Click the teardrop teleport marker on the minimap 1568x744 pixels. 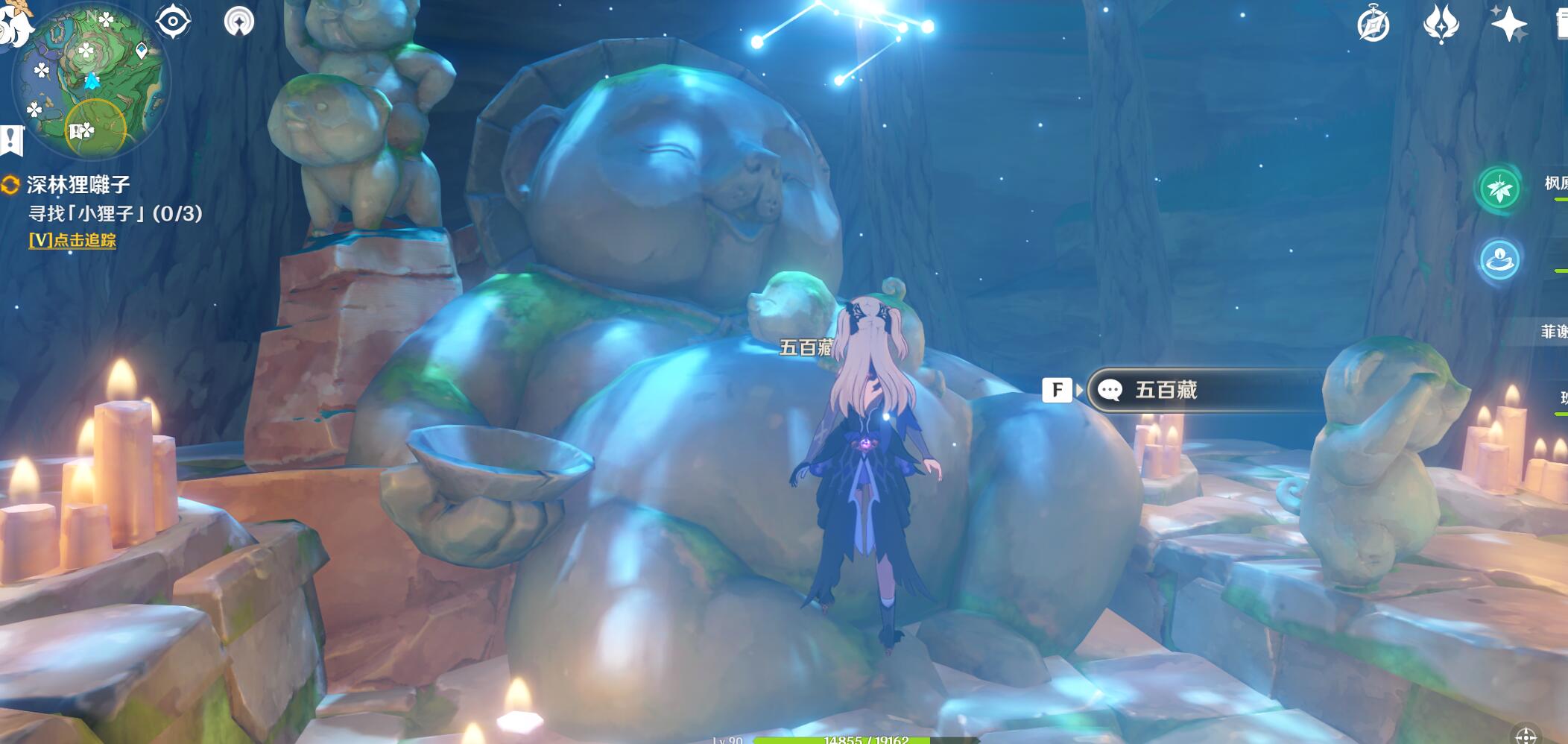141,51
